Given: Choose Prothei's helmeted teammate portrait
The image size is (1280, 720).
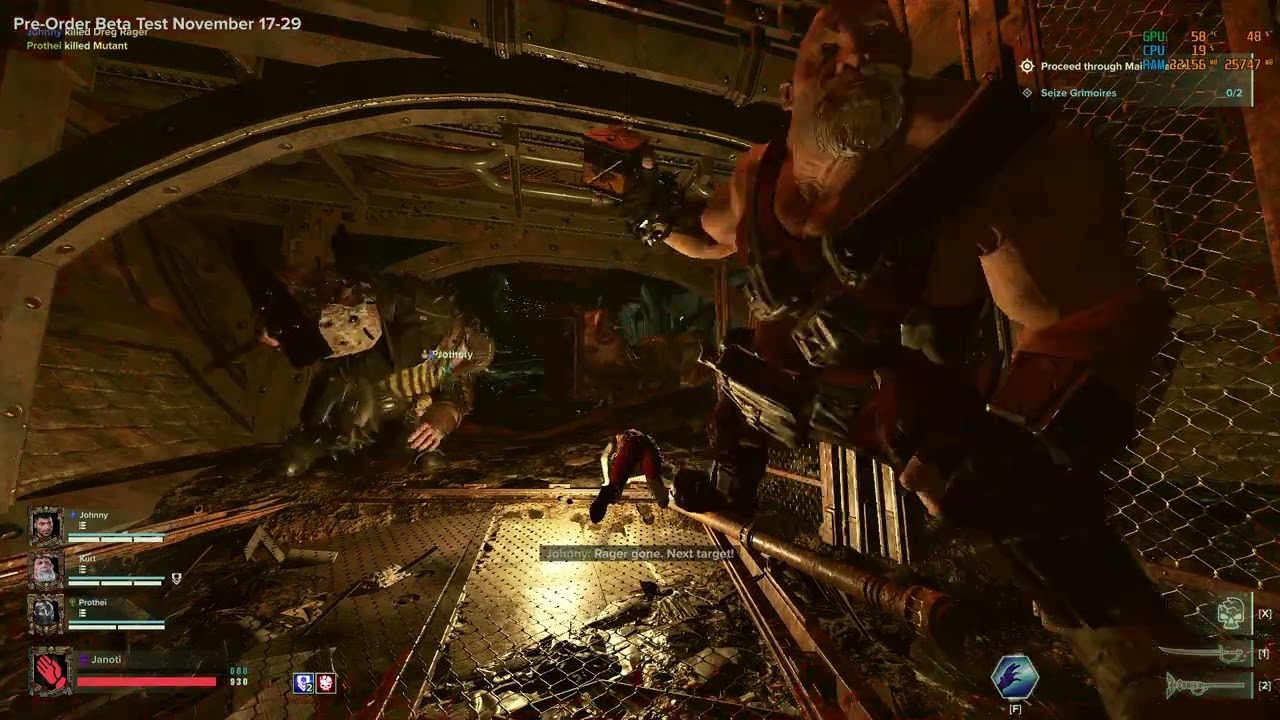Looking at the screenshot, I should coord(46,613).
